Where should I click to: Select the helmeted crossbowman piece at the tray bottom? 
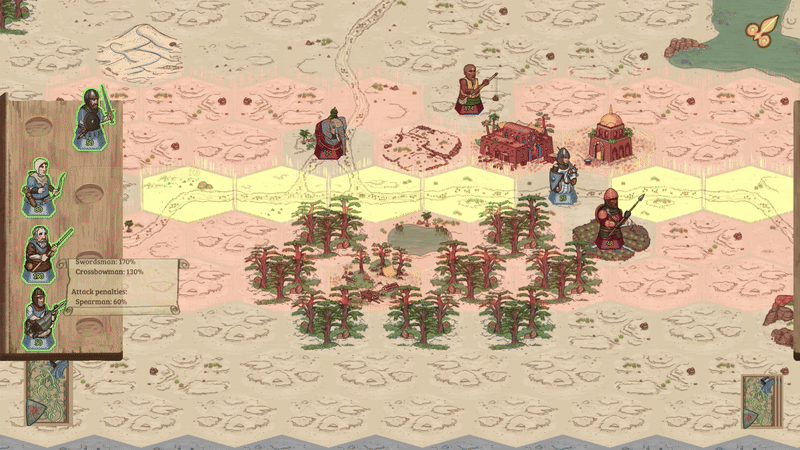pos(40,317)
